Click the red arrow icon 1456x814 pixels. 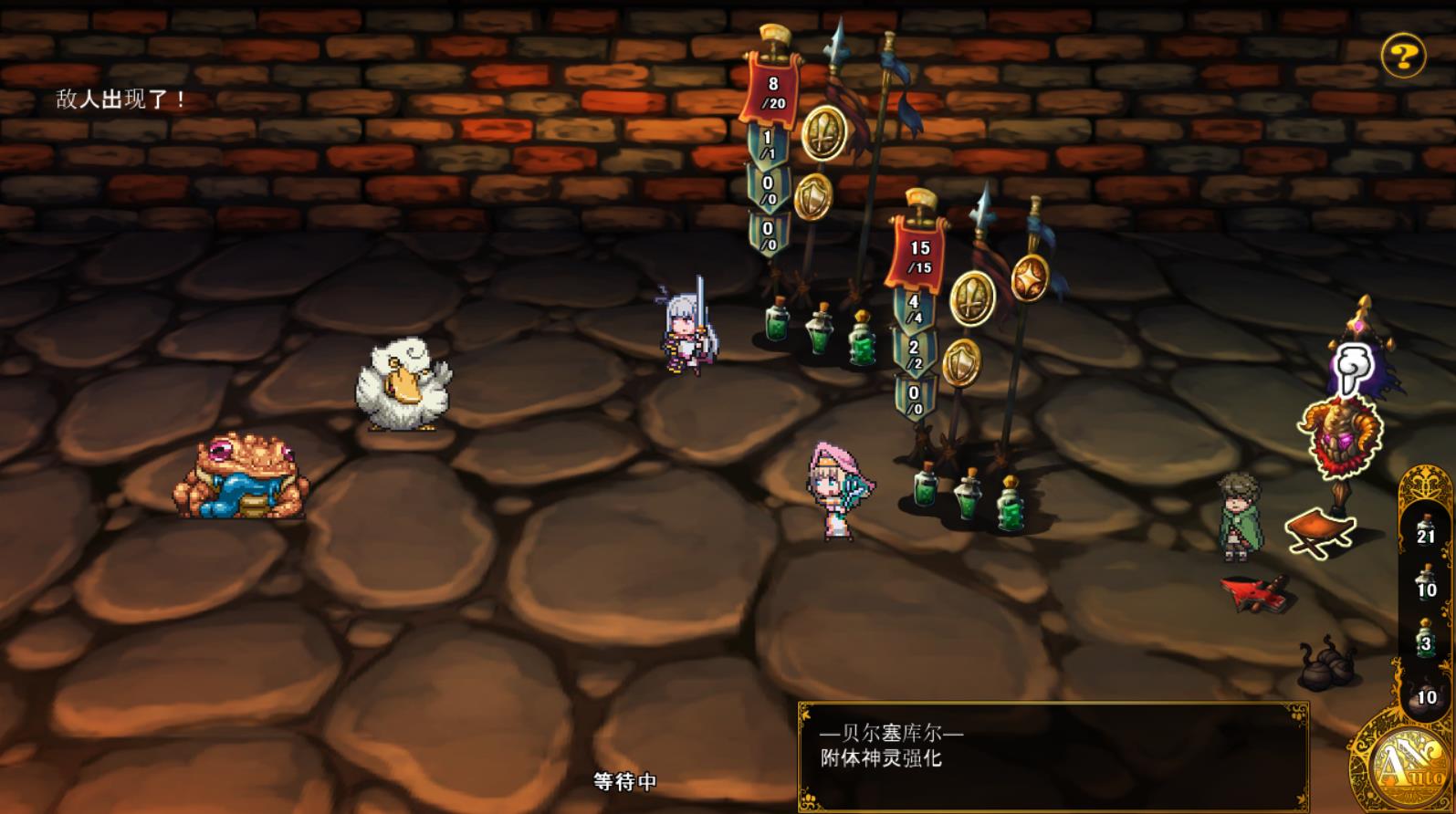pos(1256,592)
